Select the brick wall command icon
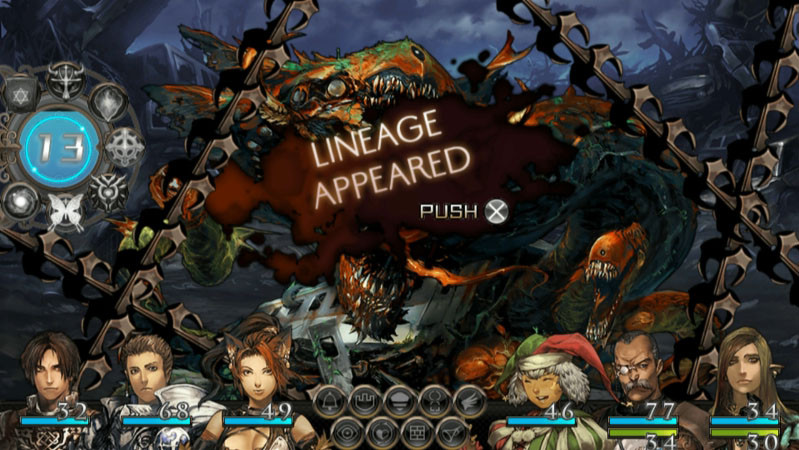 416,432
